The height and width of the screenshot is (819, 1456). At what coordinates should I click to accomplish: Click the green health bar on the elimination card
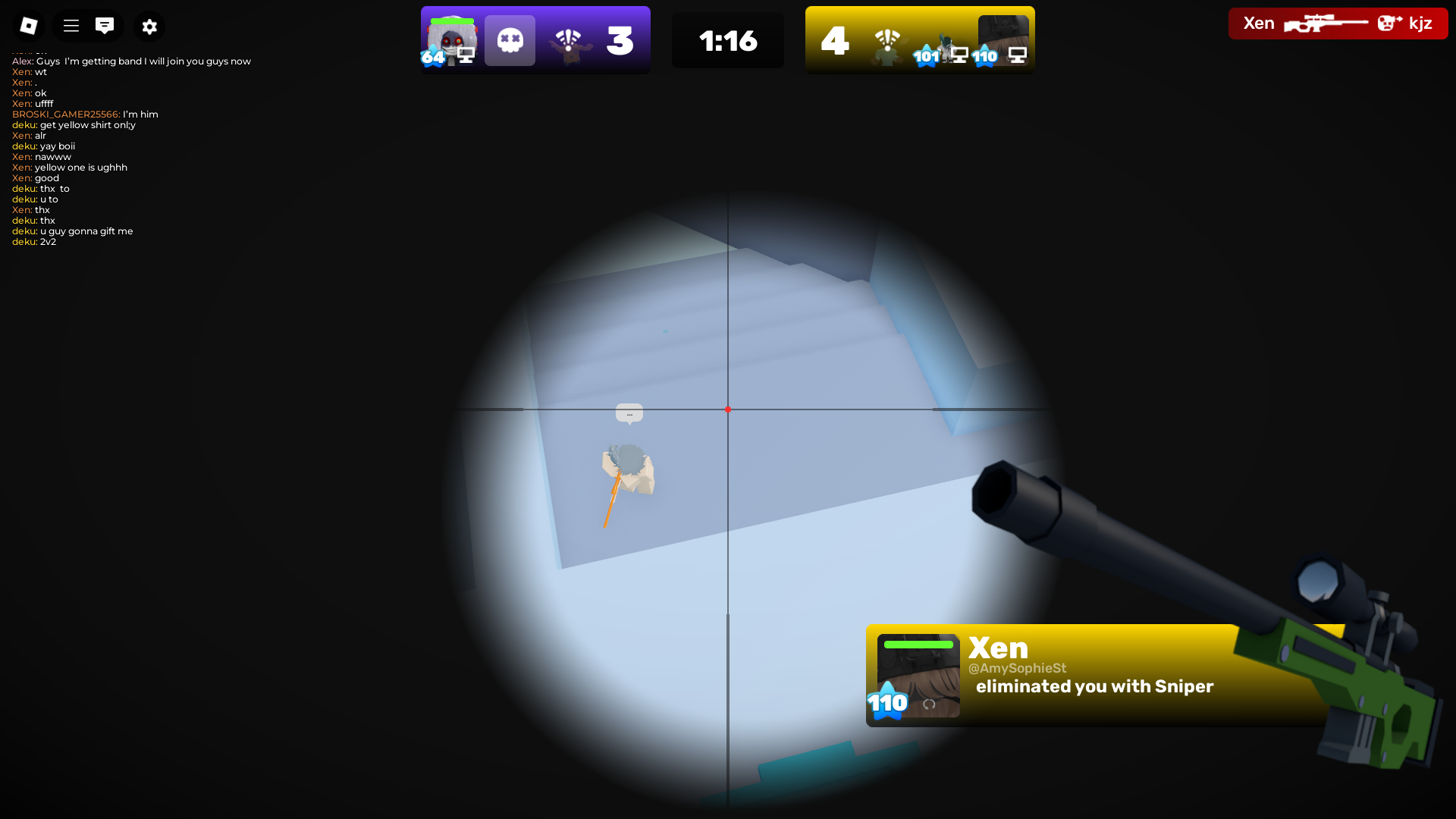(917, 645)
